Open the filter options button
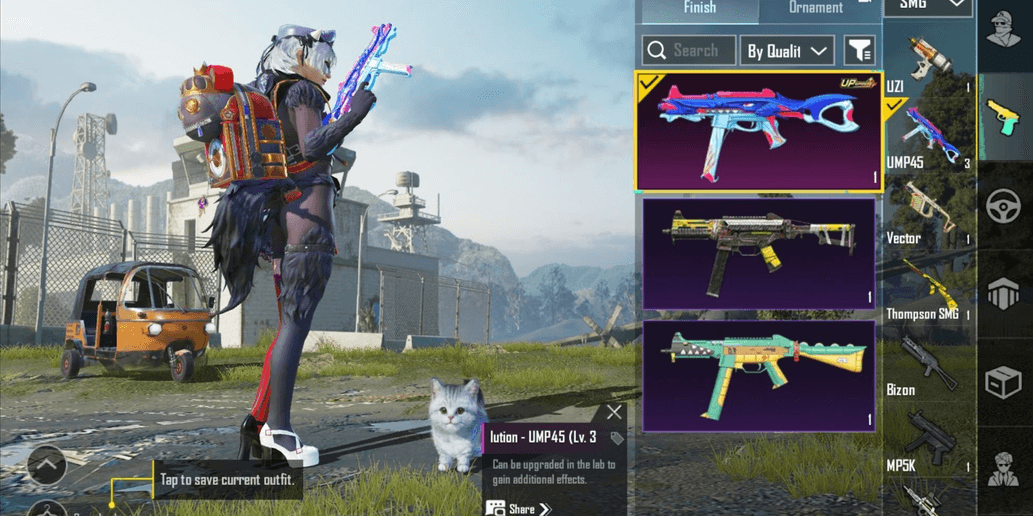The width and height of the screenshot is (1033, 516). (859, 50)
